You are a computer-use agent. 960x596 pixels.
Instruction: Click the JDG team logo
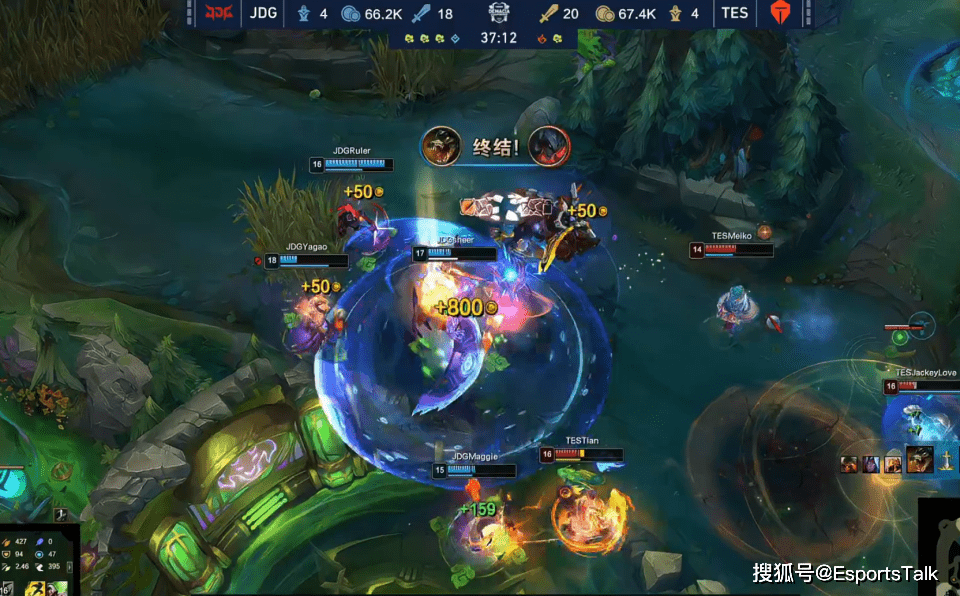[x=218, y=13]
